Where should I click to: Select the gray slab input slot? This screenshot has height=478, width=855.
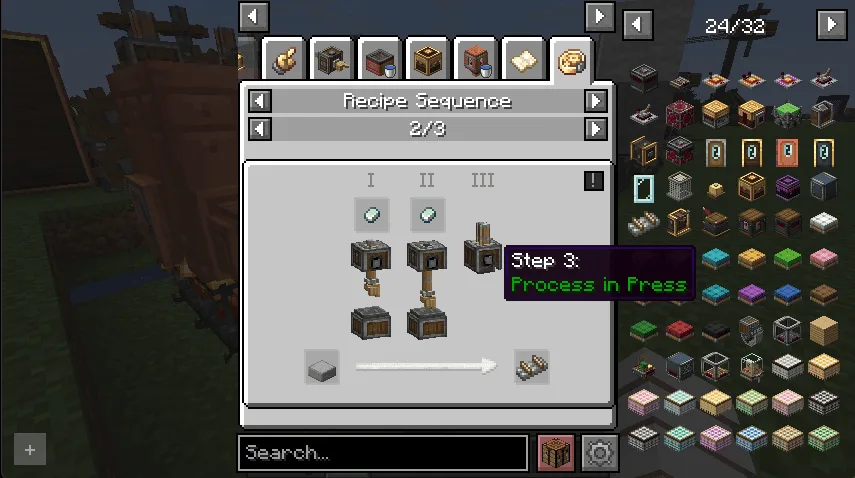[322, 367]
